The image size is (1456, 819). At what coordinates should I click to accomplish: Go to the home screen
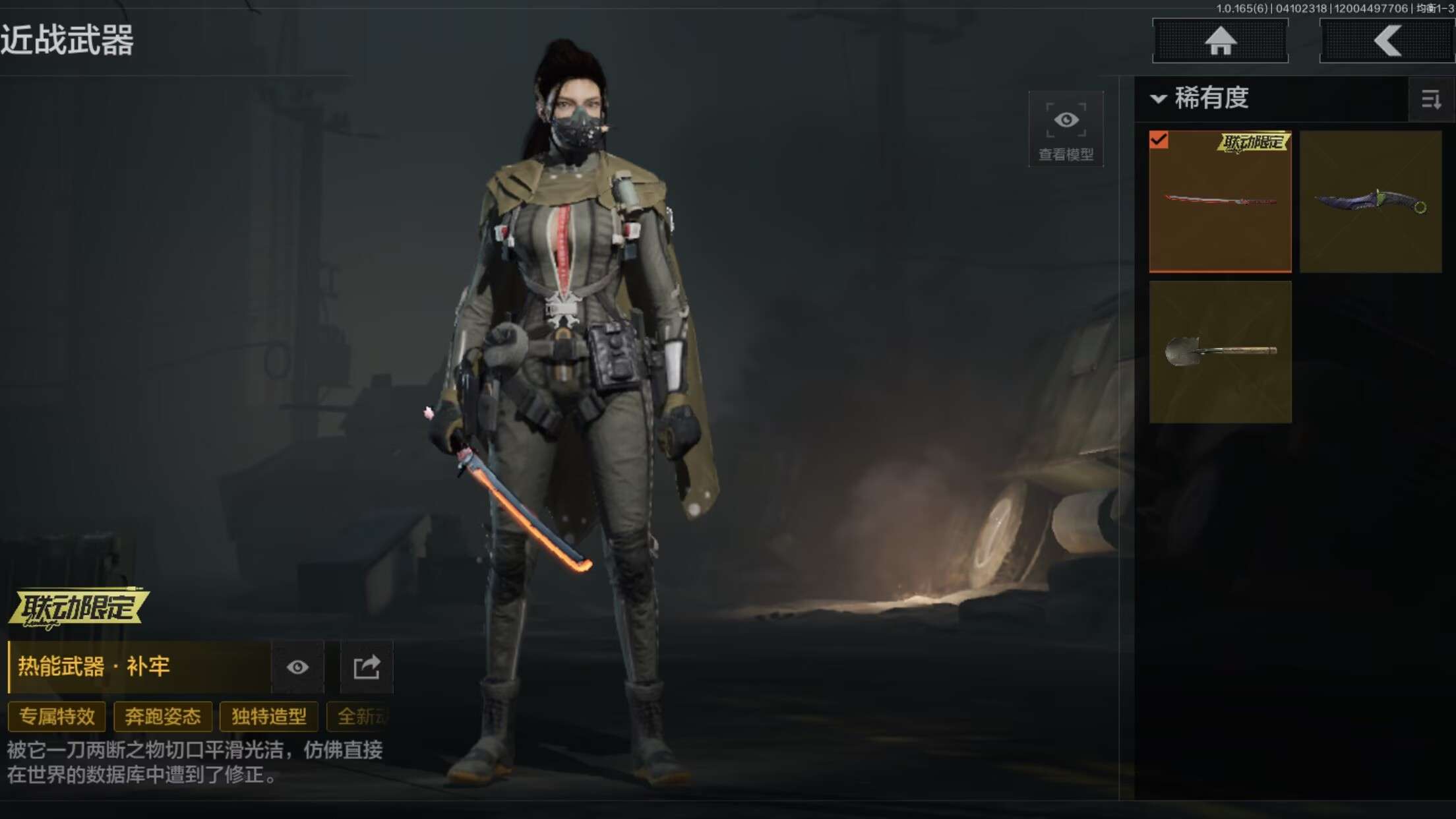tap(1220, 41)
